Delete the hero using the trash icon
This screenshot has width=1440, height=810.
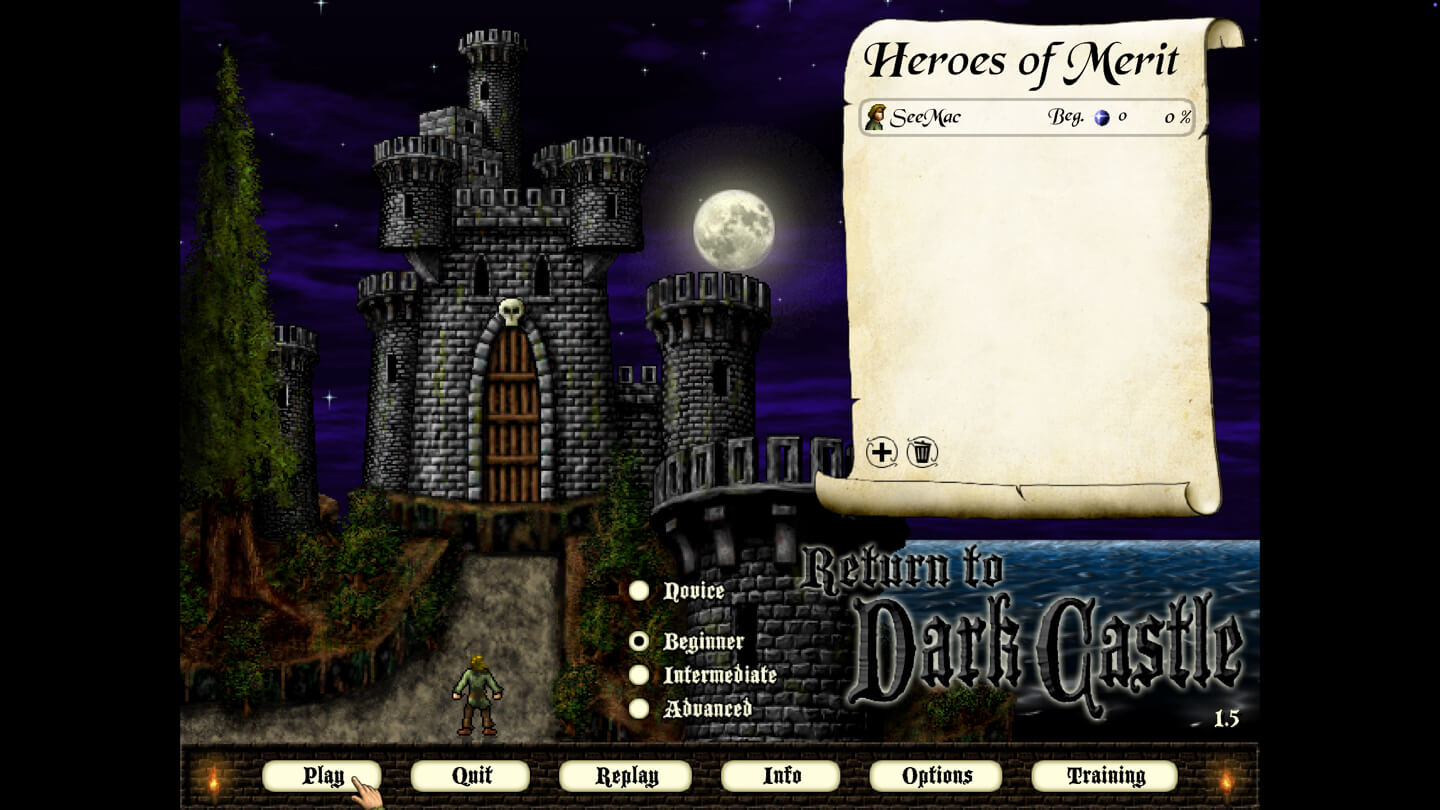[922, 453]
